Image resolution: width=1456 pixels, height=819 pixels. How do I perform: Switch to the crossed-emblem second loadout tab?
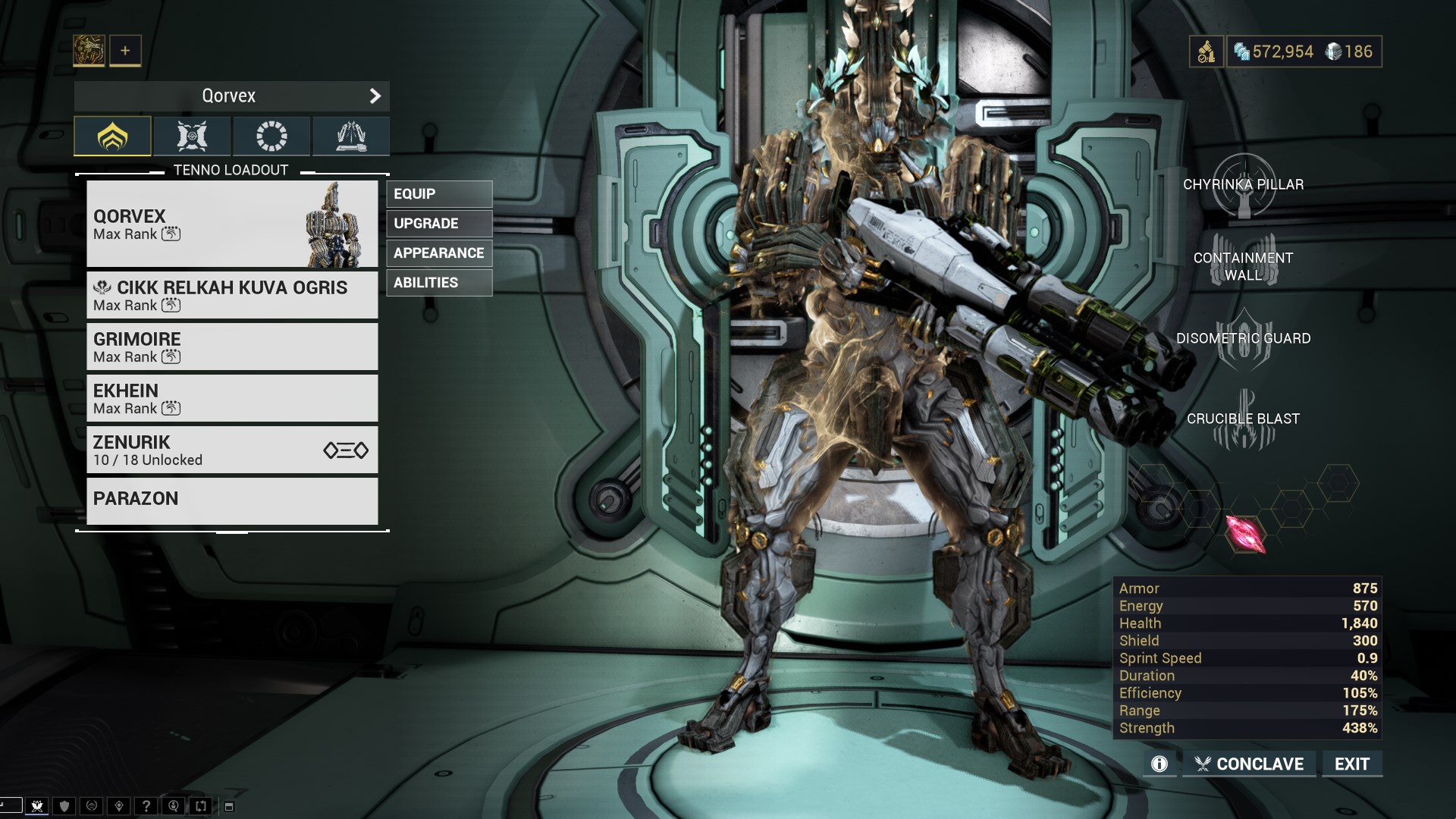tap(192, 136)
